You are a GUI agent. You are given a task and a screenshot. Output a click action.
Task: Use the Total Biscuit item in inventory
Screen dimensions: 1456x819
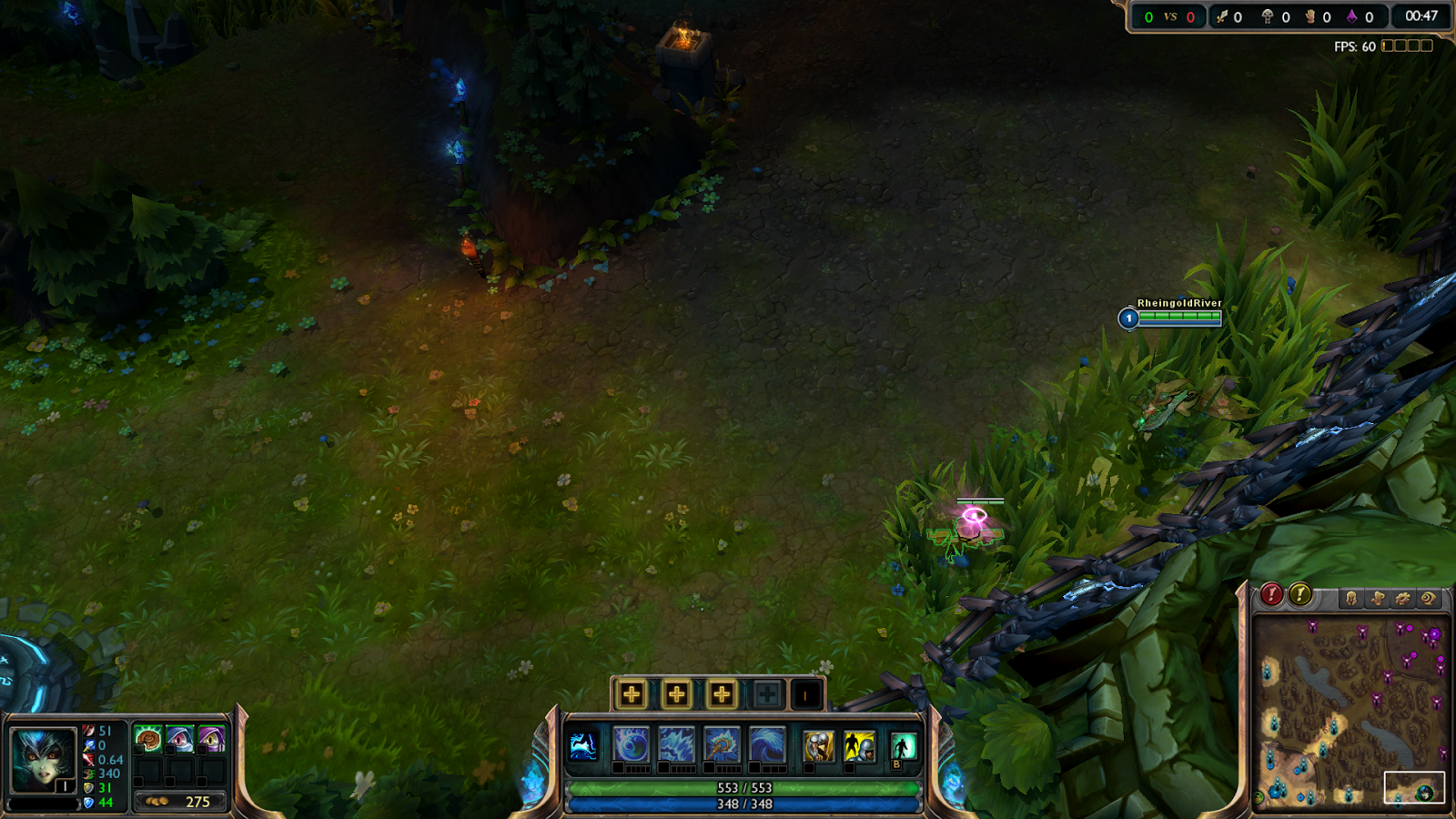click(149, 738)
